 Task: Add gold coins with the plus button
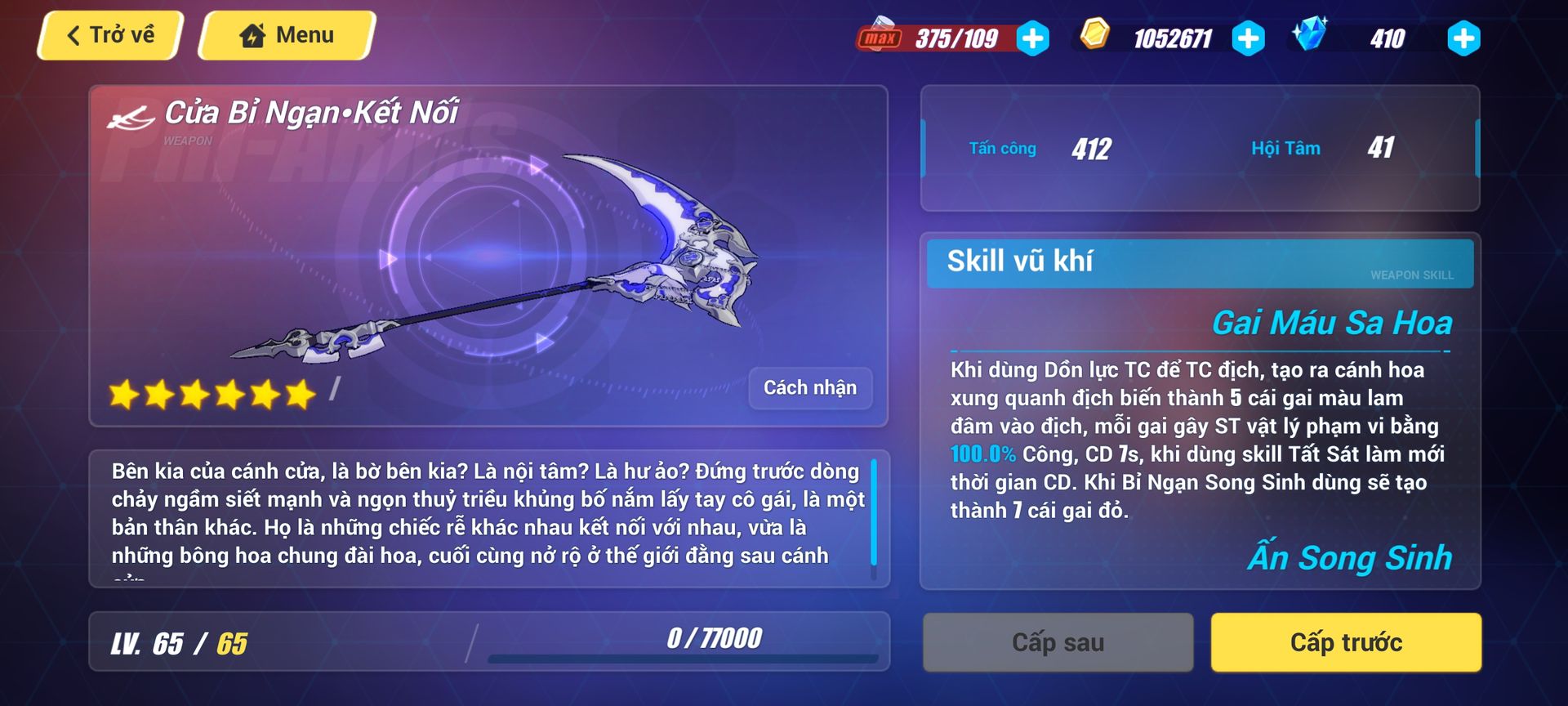1248,38
